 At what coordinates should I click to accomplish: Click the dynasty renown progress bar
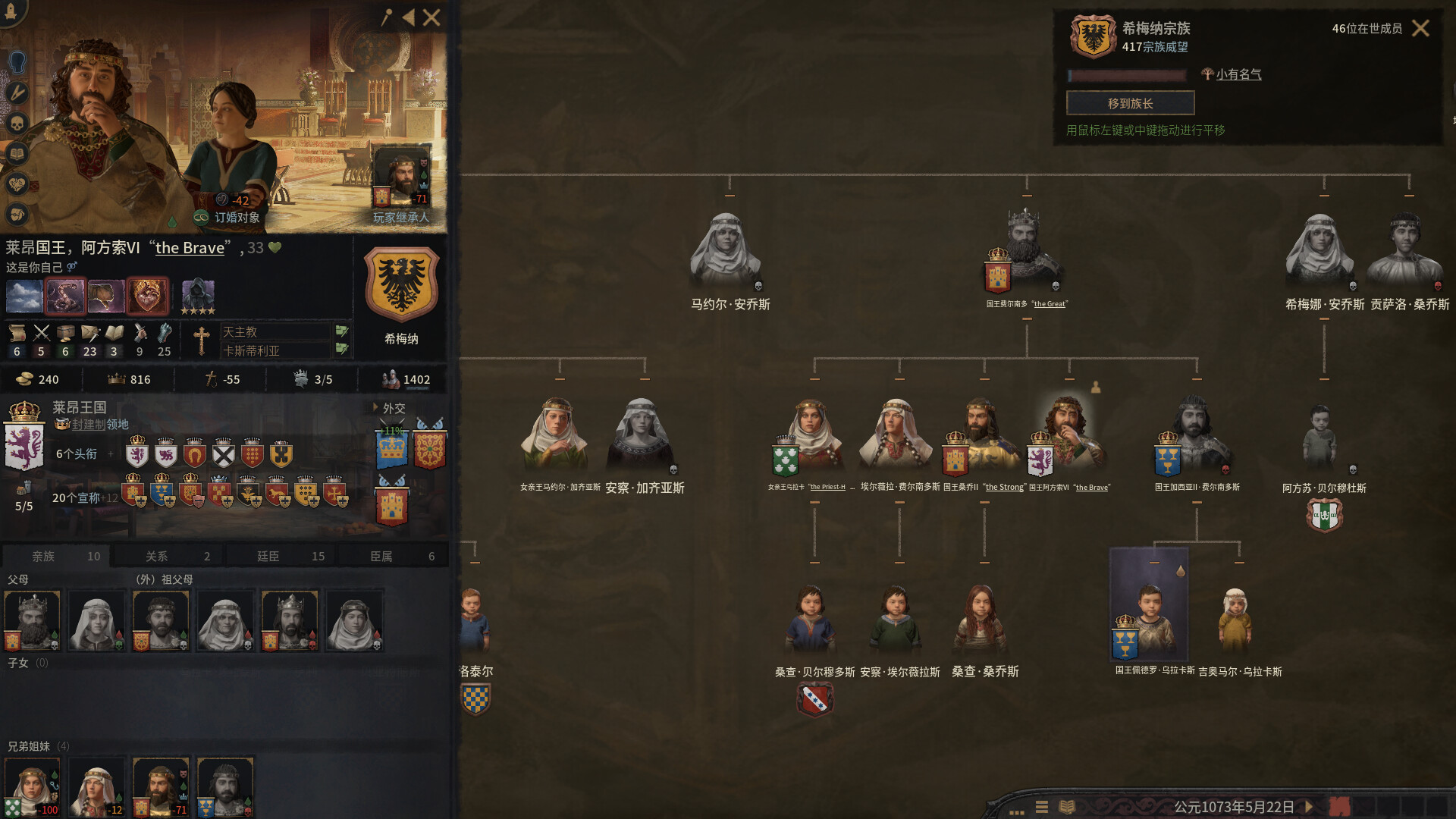pos(1128,75)
